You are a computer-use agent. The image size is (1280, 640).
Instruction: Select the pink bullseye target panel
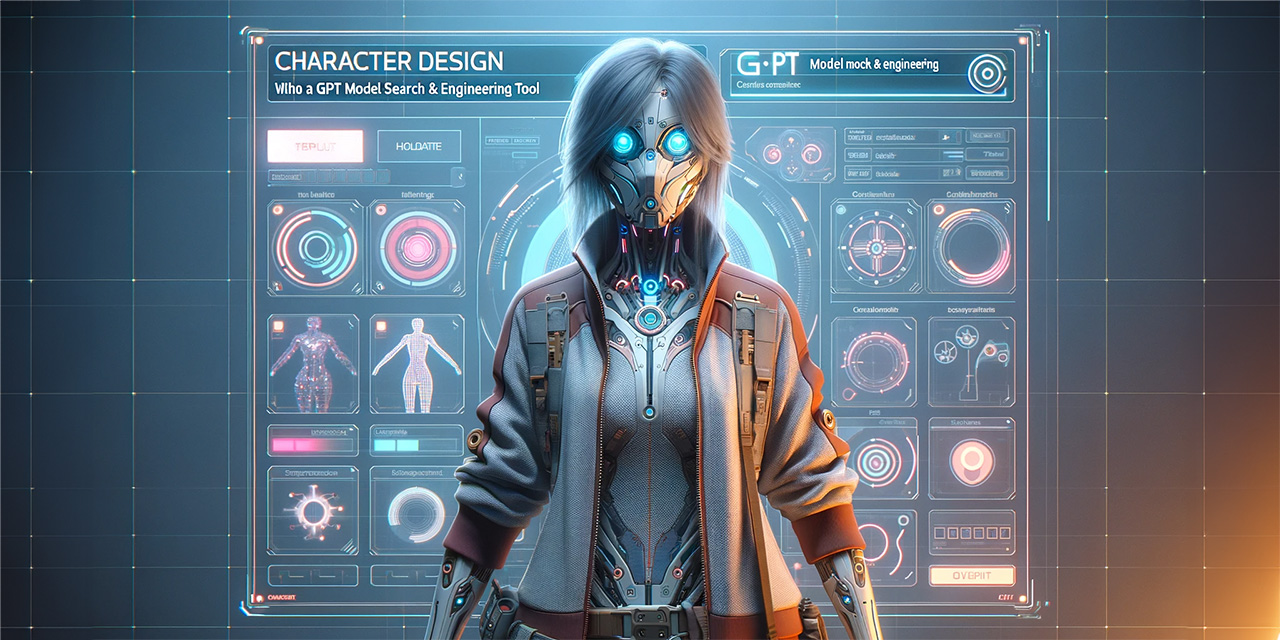(875, 460)
